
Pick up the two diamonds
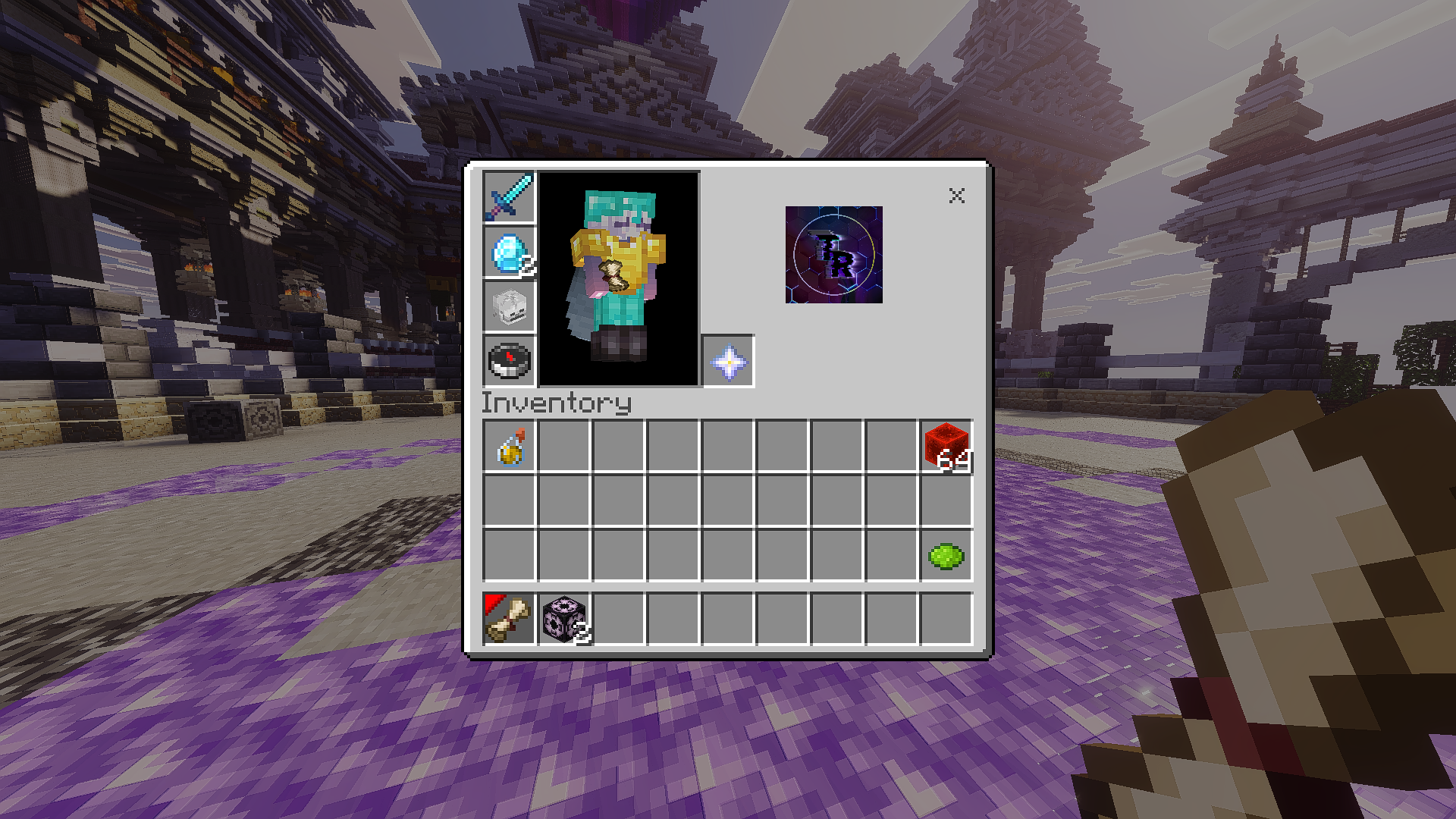click(x=509, y=253)
